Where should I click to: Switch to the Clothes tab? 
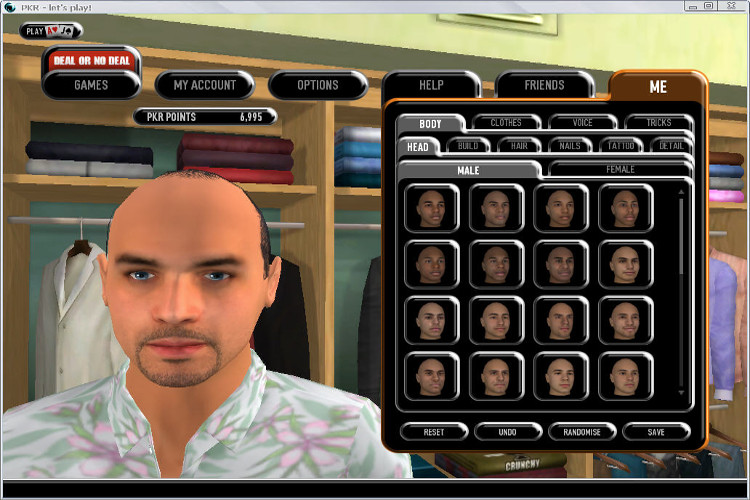506,123
